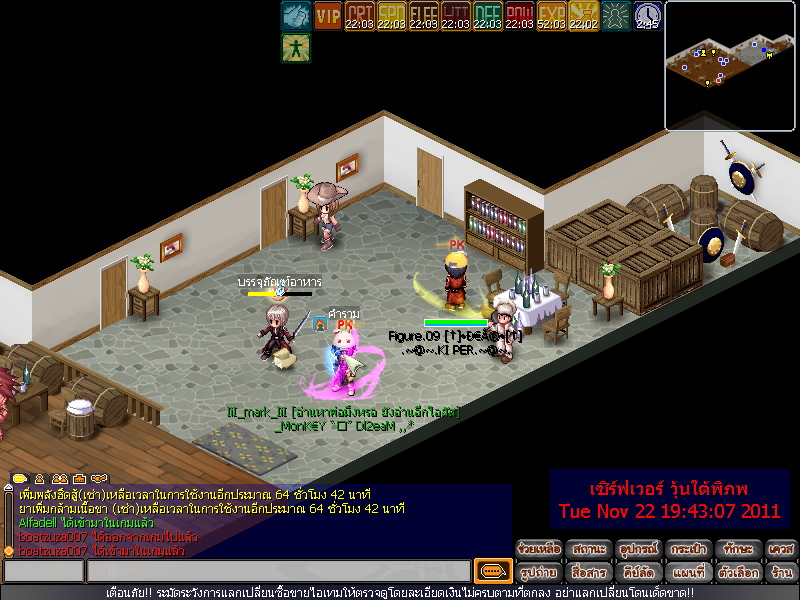800x600 pixels.
Task: Select the EXP boost buff icon
Action: pos(551,16)
